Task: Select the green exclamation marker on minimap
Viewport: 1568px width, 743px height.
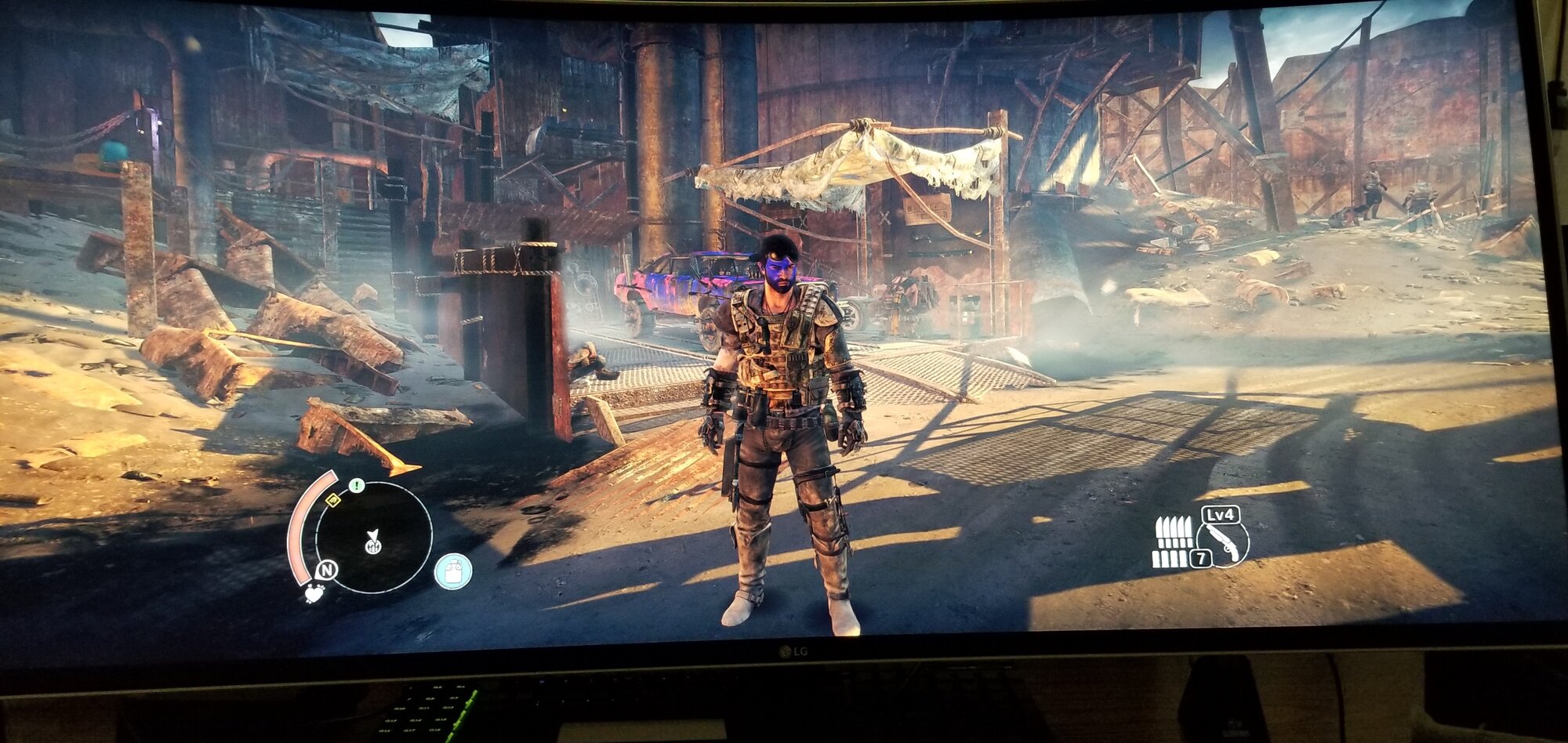Action: click(357, 486)
